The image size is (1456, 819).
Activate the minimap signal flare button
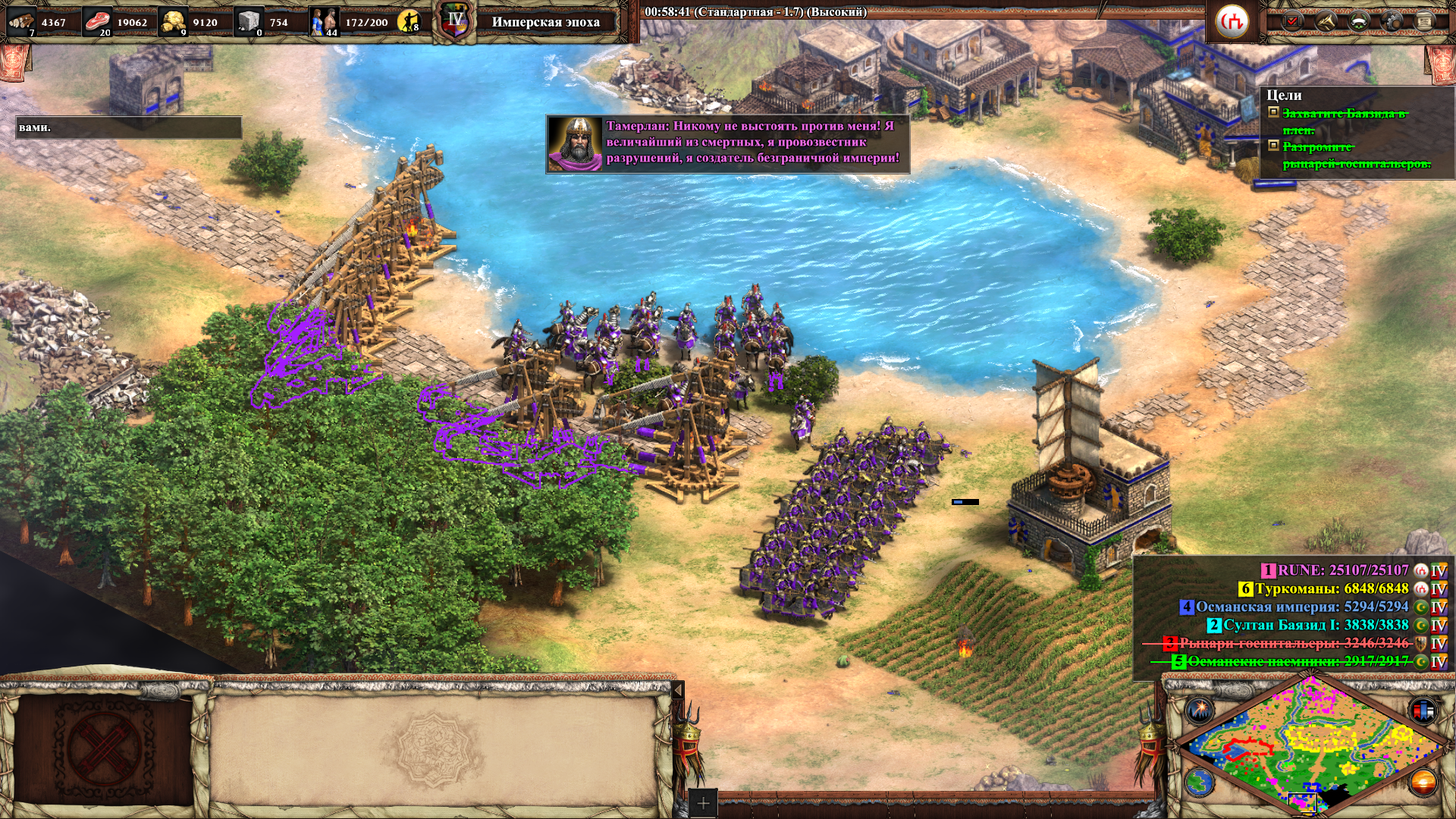pyautogui.click(x=1200, y=711)
